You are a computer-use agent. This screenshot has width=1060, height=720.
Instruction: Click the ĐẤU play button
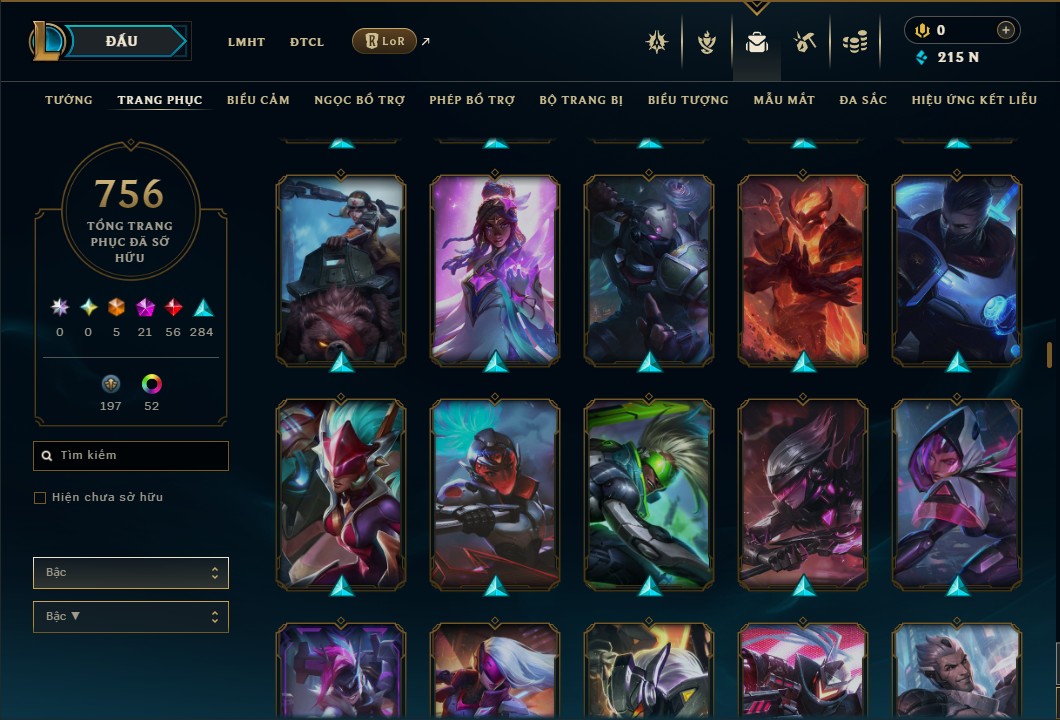122,41
